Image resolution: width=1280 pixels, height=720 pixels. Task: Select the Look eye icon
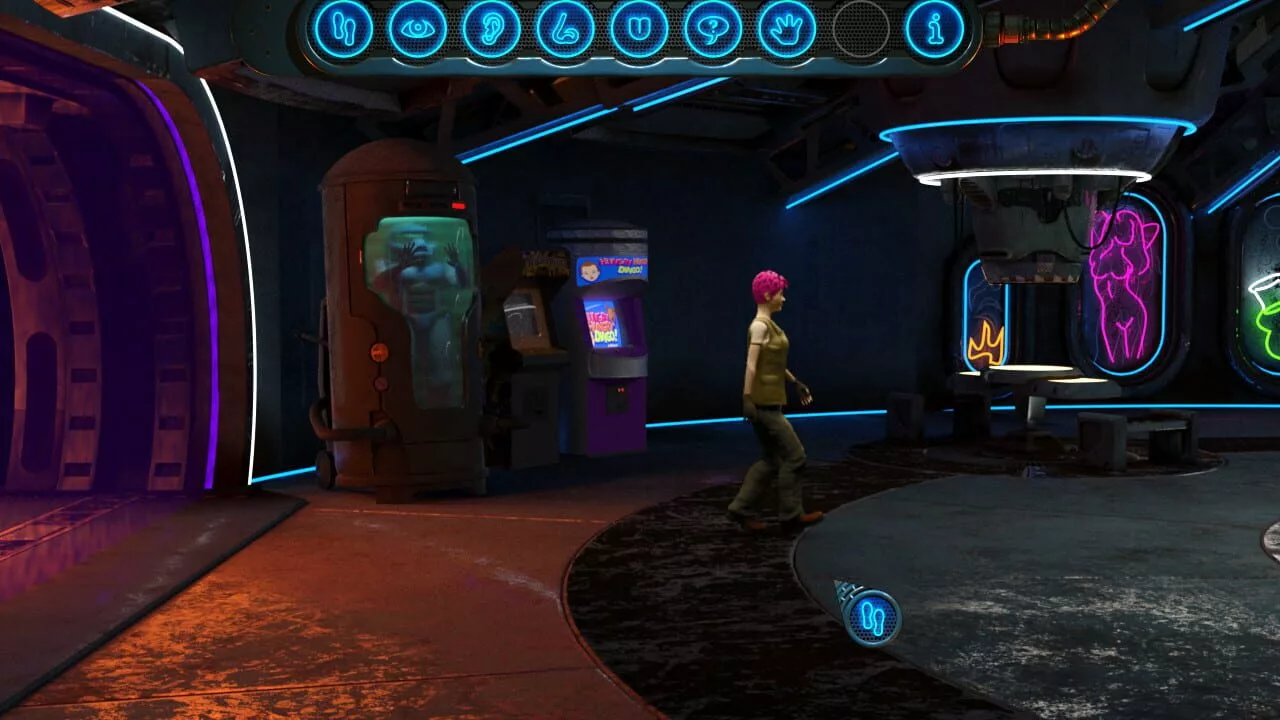point(418,30)
